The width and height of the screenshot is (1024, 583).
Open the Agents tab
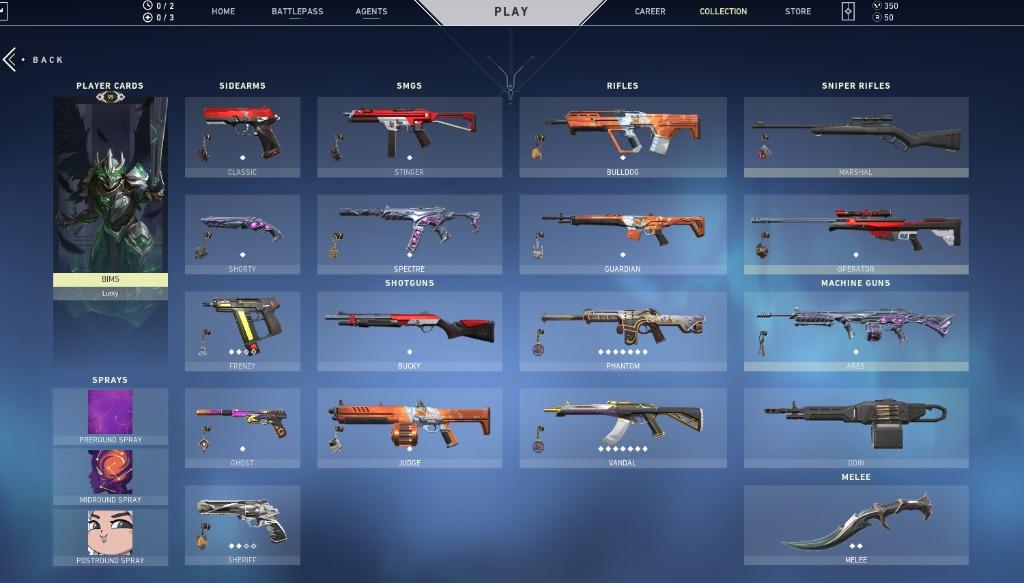click(371, 12)
